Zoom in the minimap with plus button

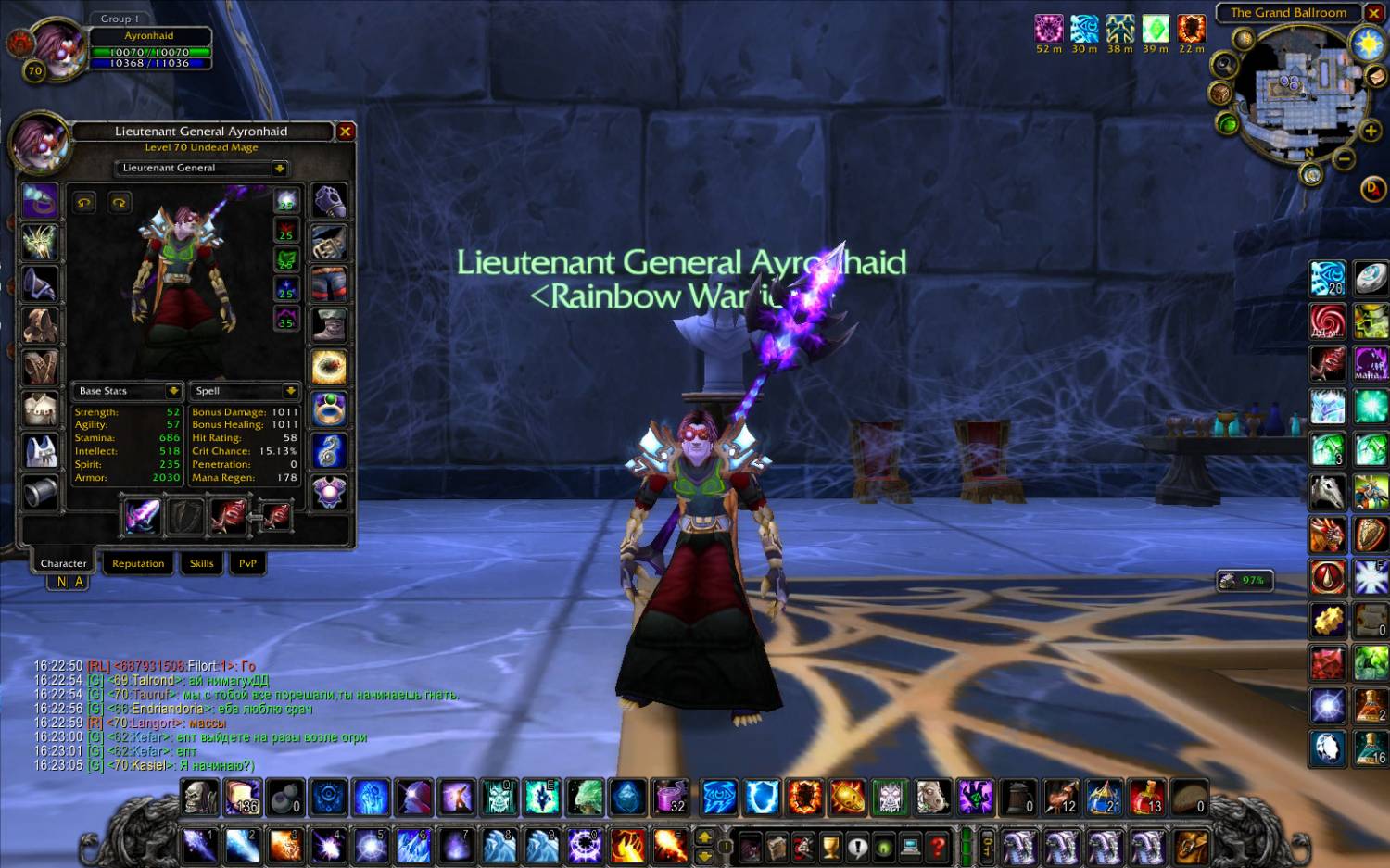point(1371,131)
